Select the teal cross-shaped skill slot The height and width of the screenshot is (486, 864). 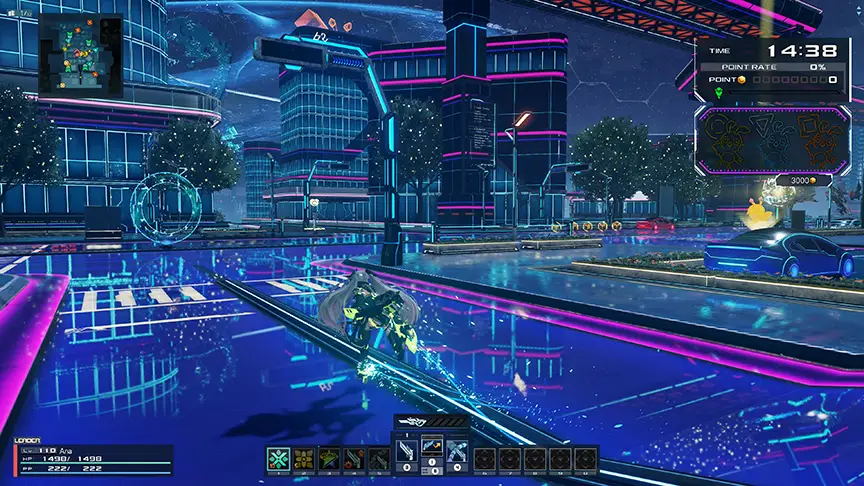click(x=277, y=458)
